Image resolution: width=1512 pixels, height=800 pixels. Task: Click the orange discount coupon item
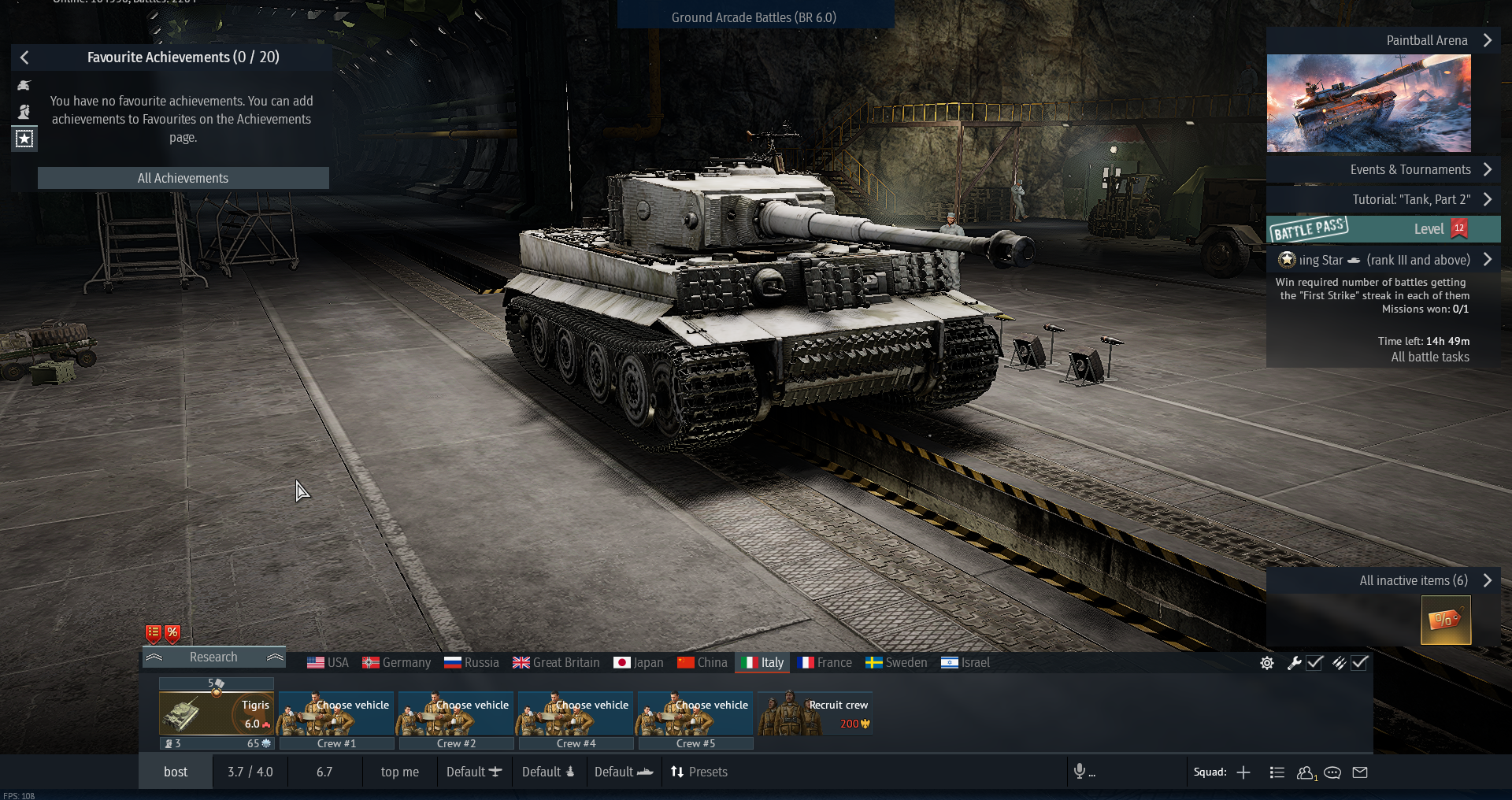(x=1445, y=620)
